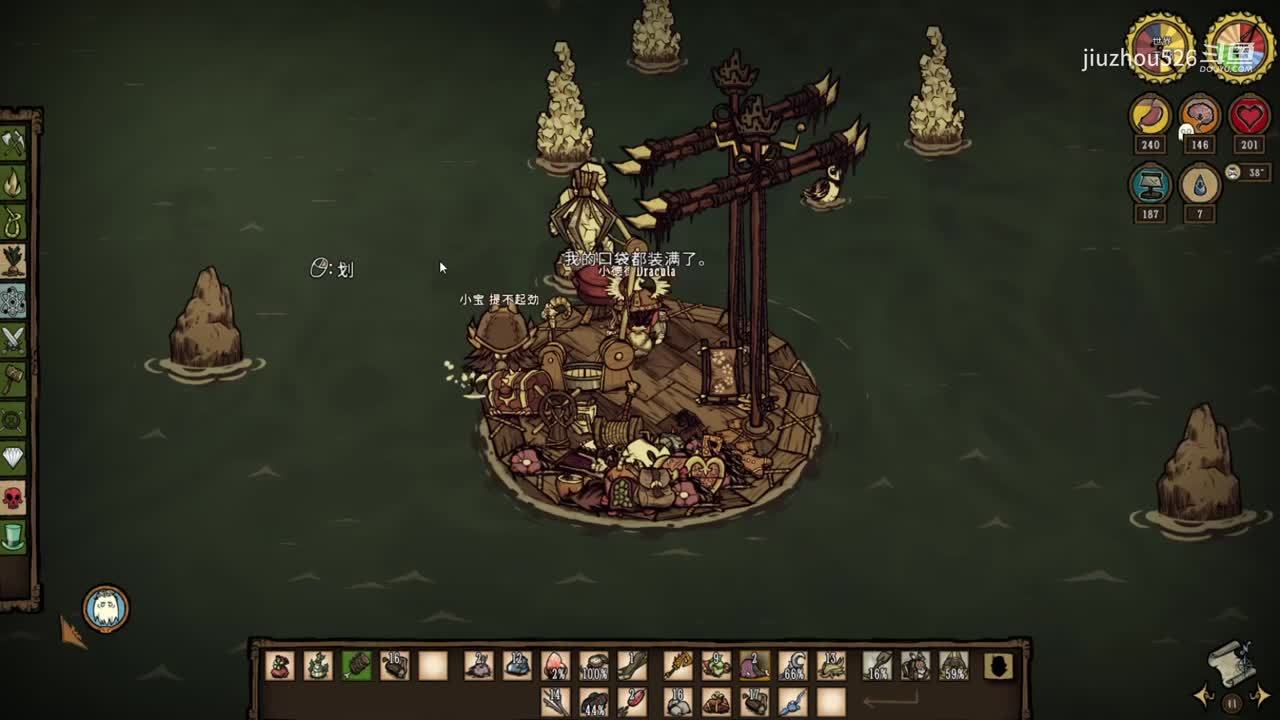Open the Fire crafting tab
Viewport: 1280px width, 720px height.
(13, 183)
